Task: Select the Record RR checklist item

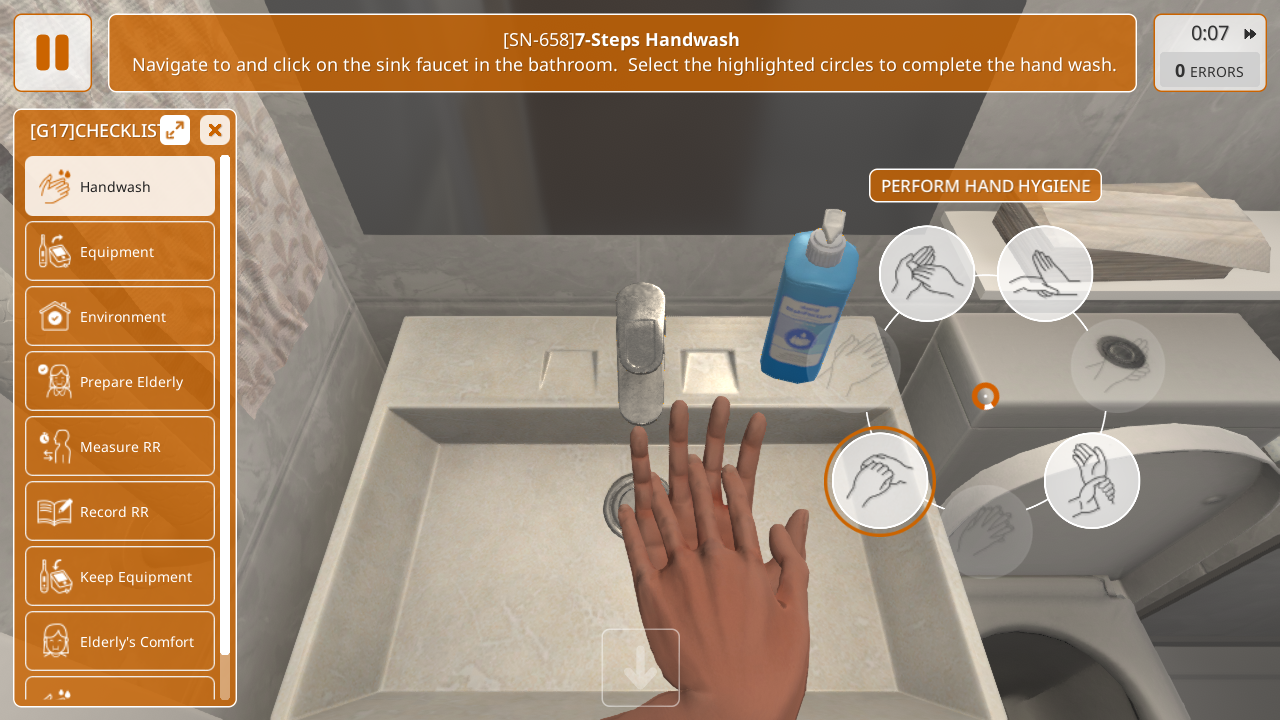Action: (120, 511)
